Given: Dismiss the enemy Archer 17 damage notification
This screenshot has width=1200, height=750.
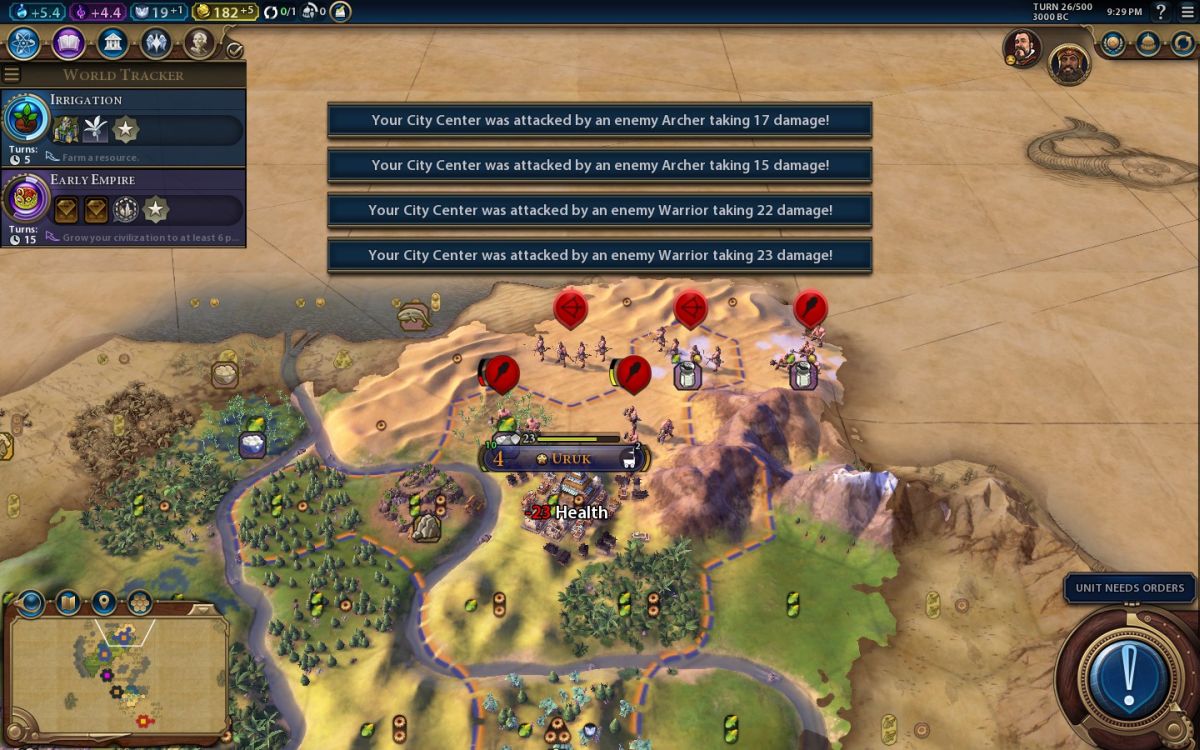Looking at the screenshot, I should coord(600,120).
